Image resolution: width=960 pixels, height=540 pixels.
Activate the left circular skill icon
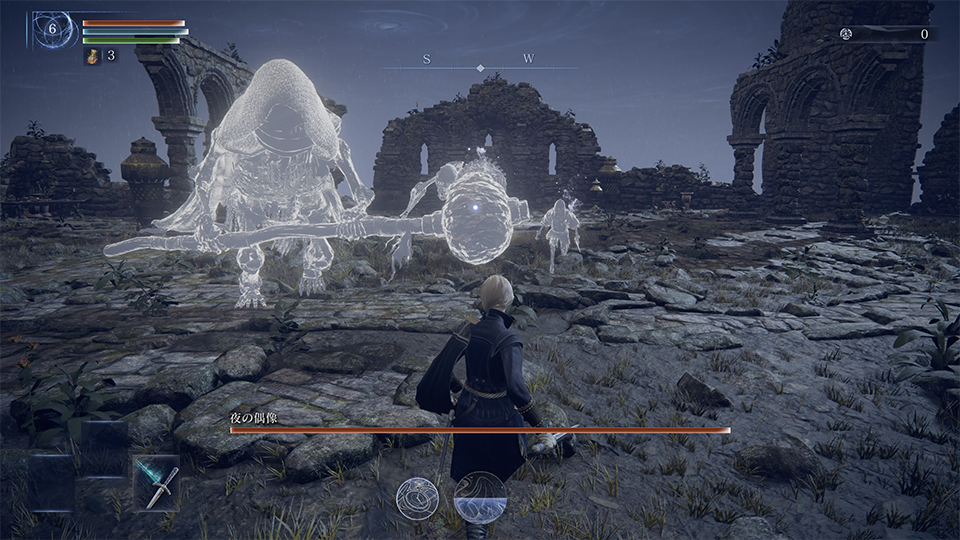[x=418, y=497]
